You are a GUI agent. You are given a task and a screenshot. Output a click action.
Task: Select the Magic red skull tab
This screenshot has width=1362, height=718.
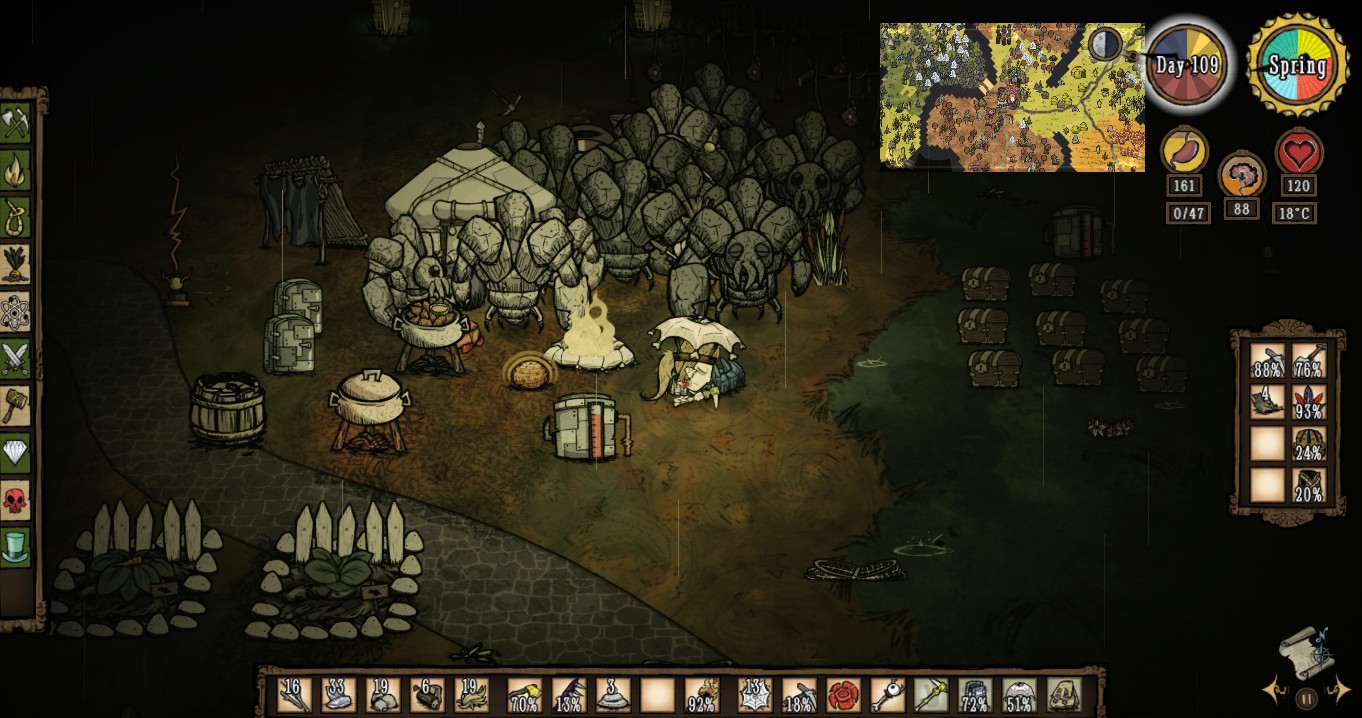pos(15,500)
